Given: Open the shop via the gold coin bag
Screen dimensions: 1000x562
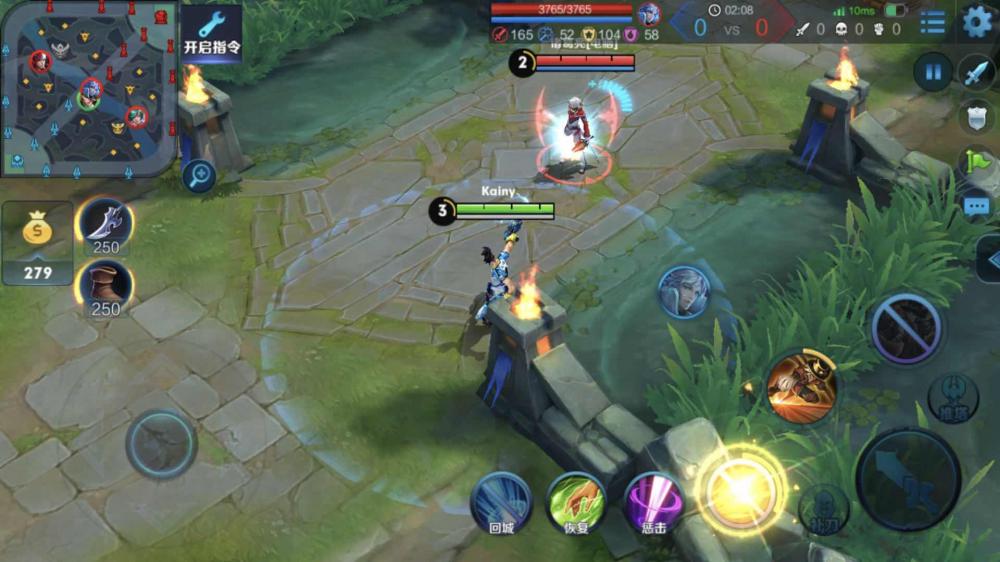Looking at the screenshot, I should 37,242.
